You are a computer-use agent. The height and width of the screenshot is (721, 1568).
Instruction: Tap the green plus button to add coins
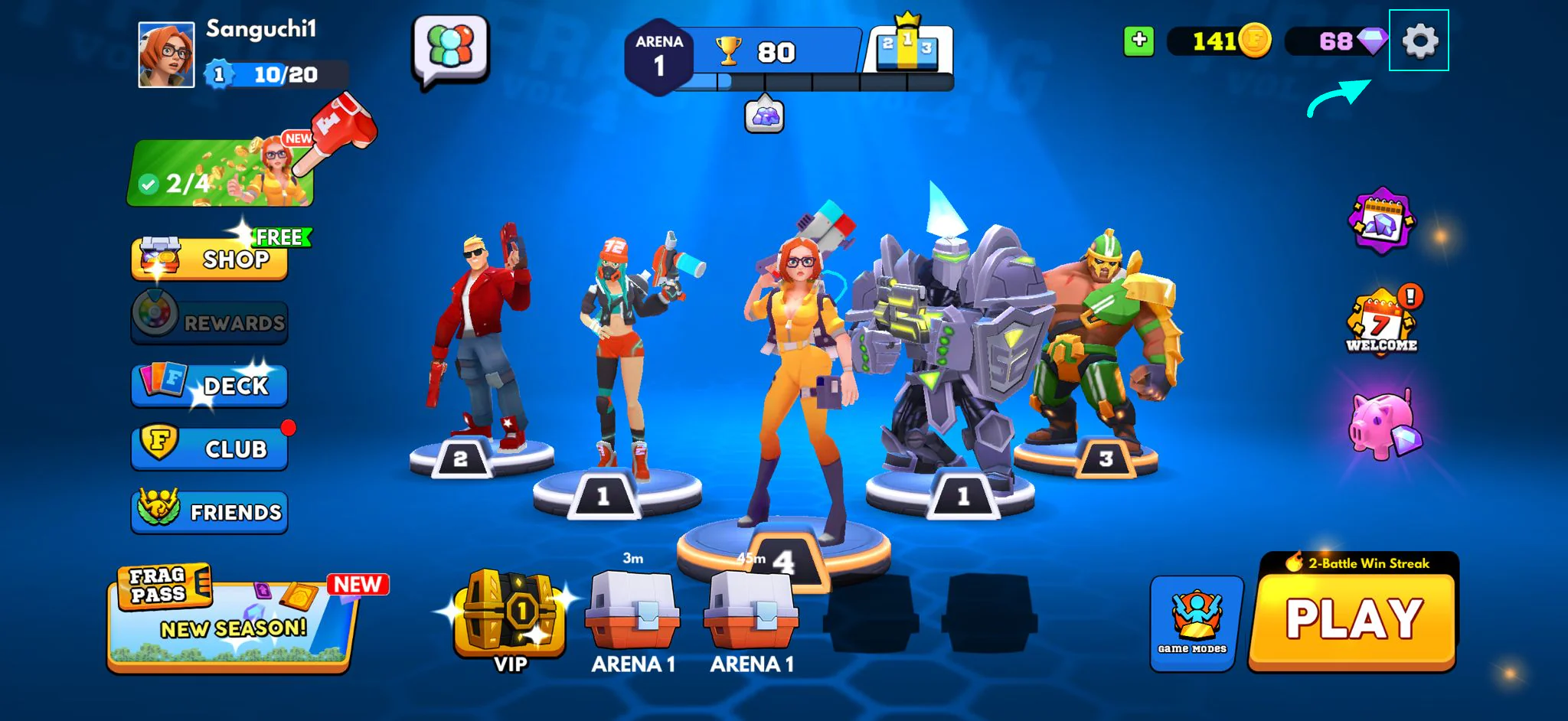click(x=1138, y=41)
